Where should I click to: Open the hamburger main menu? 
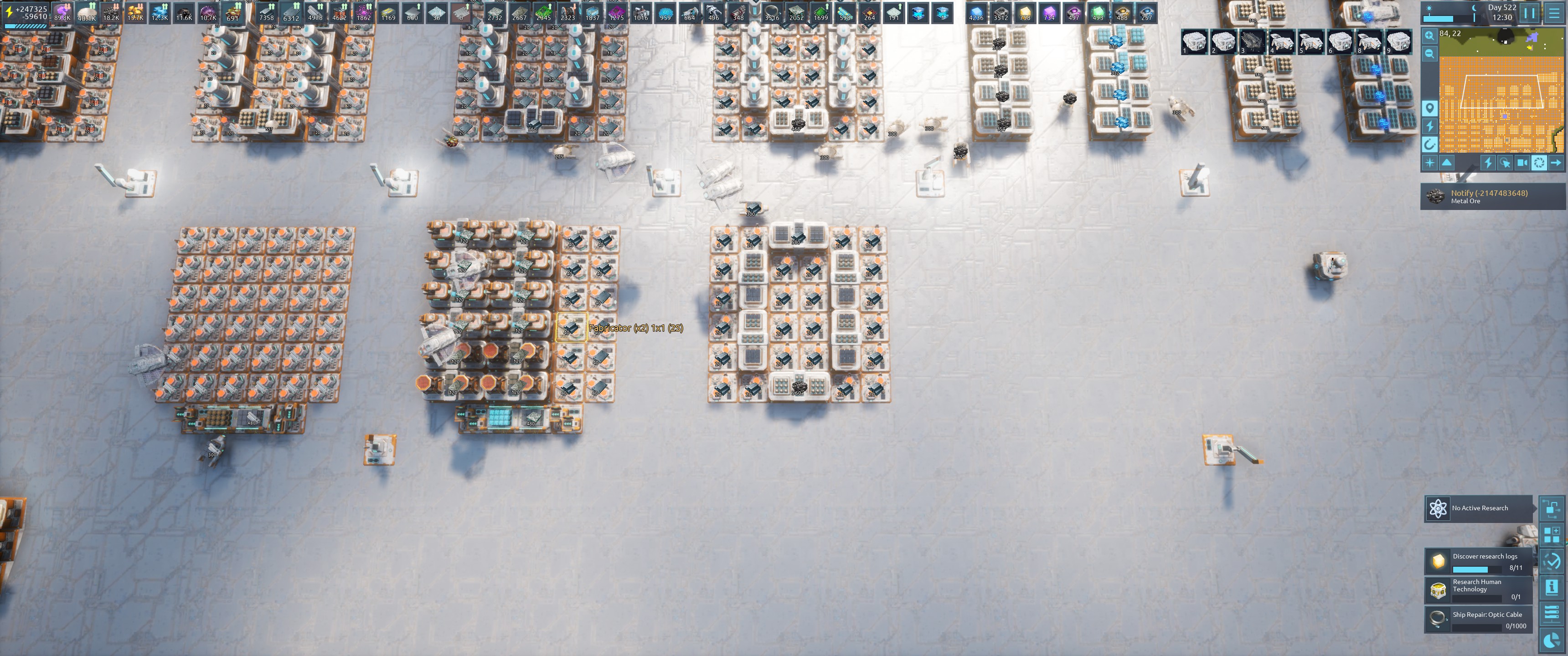[1554, 13]
